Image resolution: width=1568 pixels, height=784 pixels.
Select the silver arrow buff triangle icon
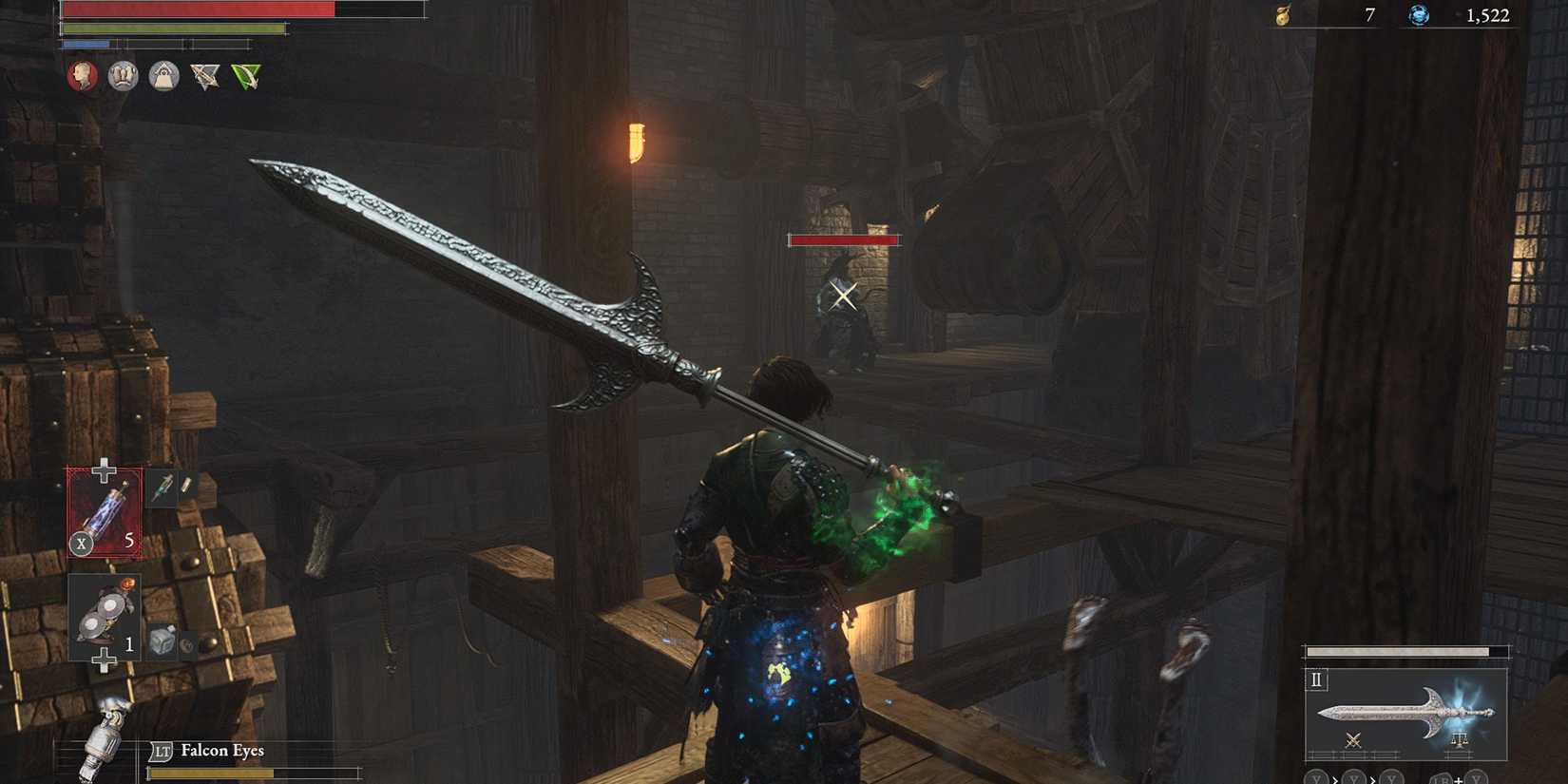pyautogui.click(x=204, y=76)
